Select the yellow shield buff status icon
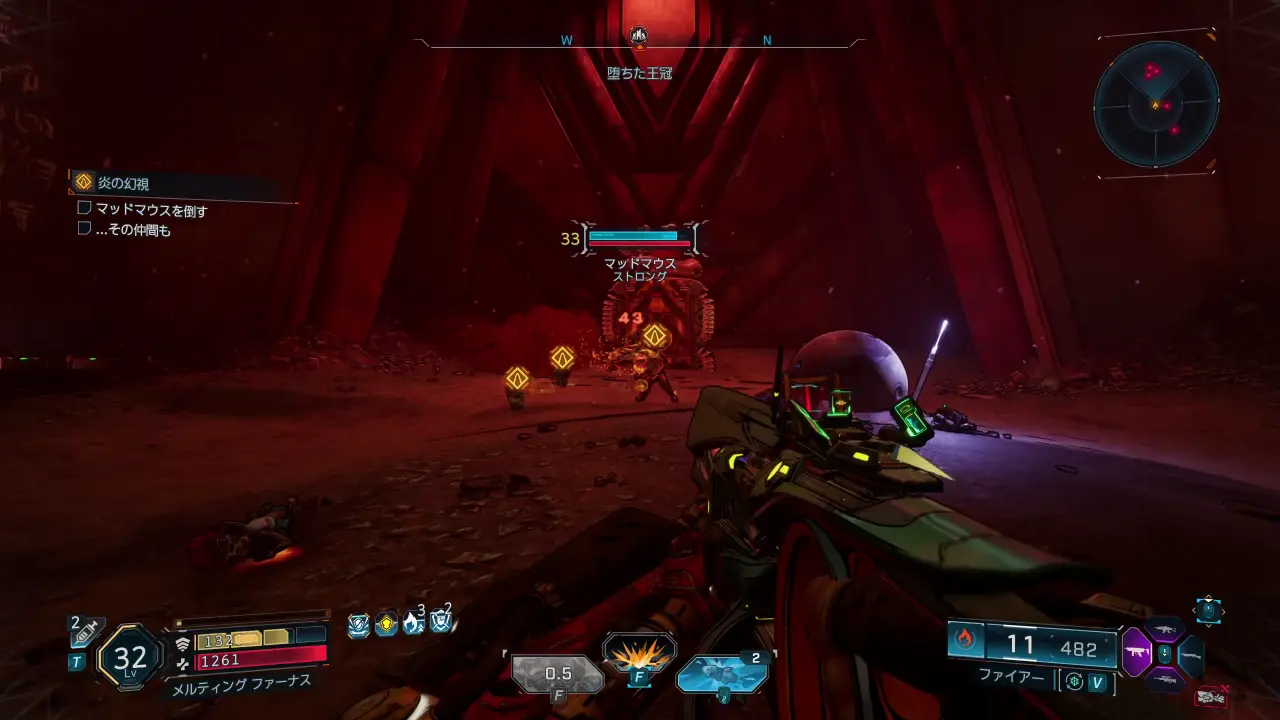 [x=386, y=625]
